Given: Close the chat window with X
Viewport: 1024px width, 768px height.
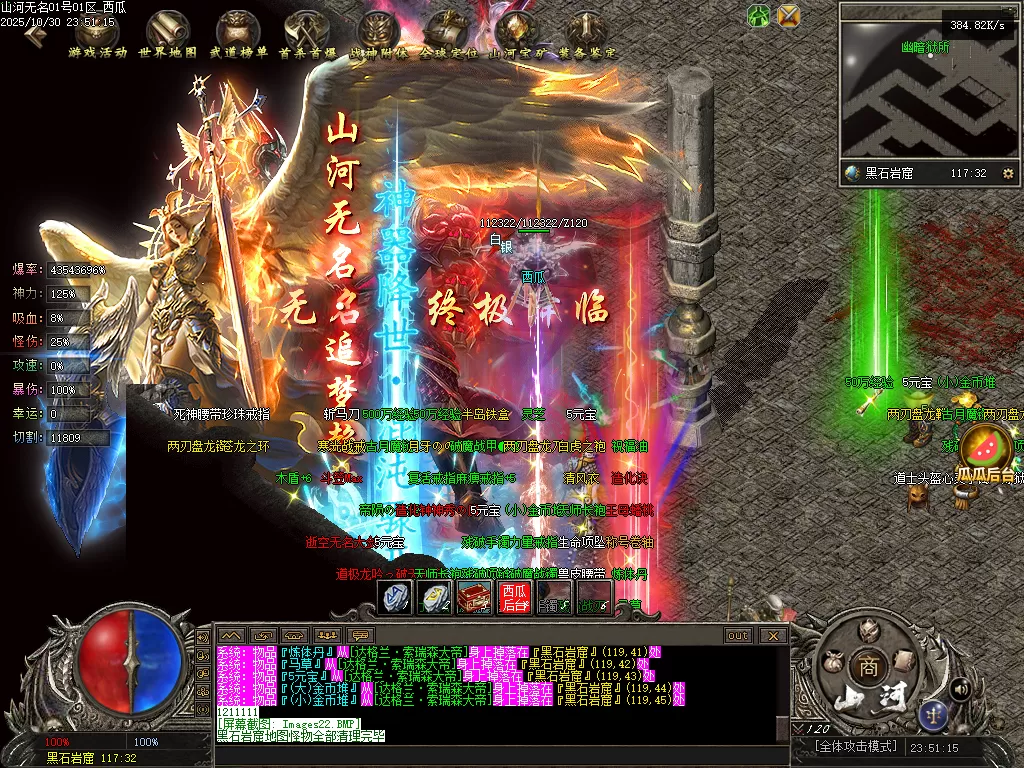Looking at the screenshot, I should click(773, 635).
